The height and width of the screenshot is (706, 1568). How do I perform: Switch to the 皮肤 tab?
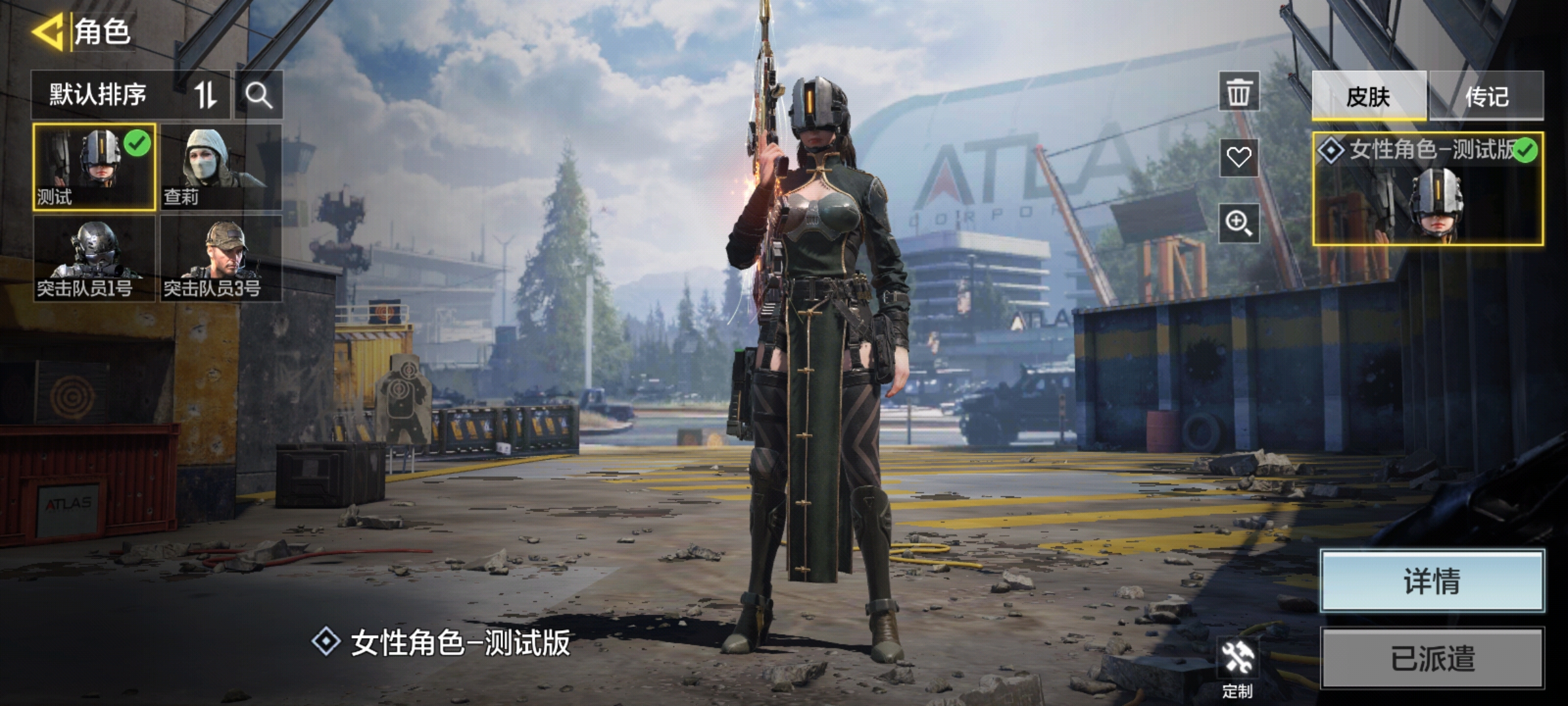1368,96
